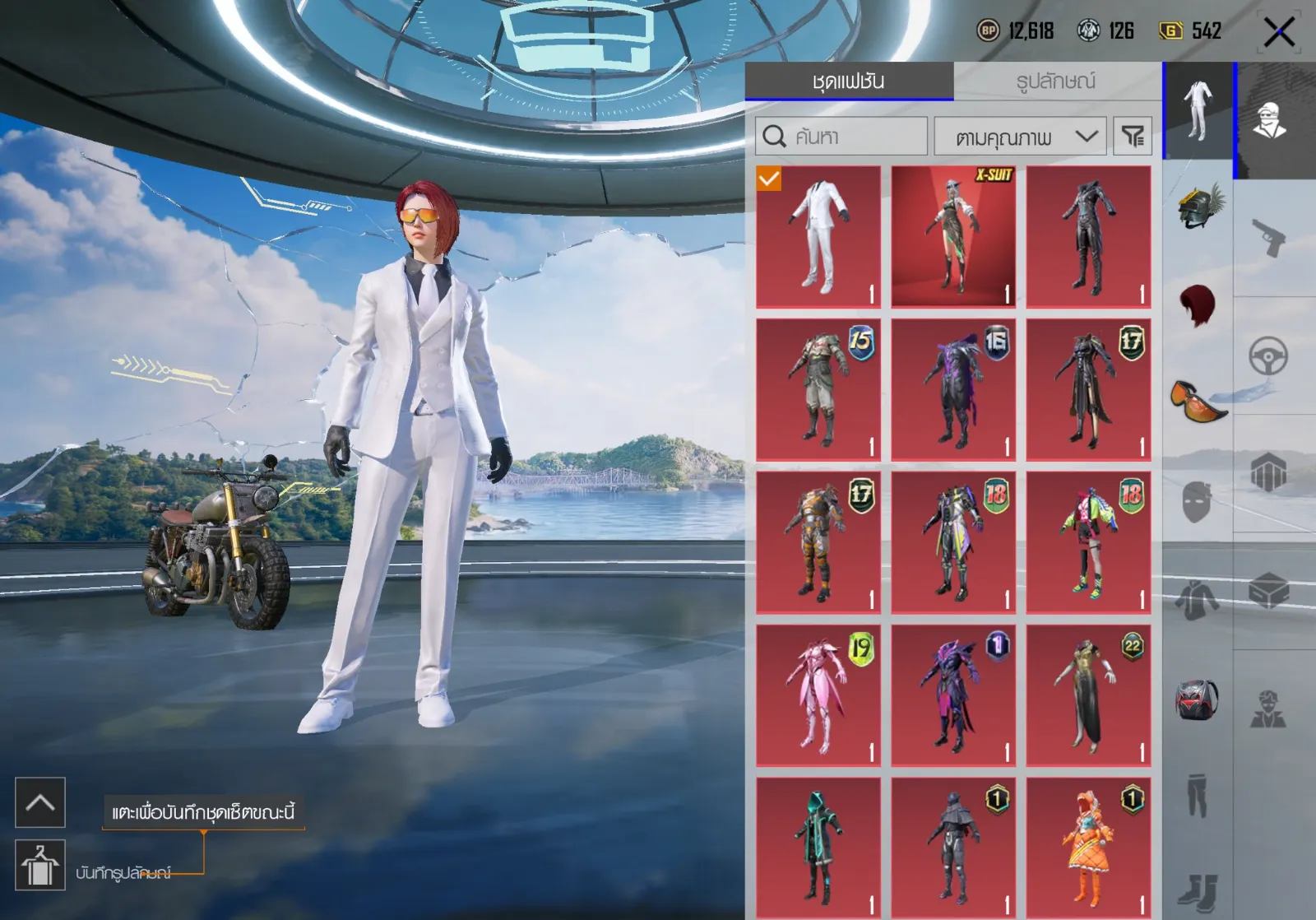Show the pistol weapon skins section
Image resolution: width=1316 pixels, height=920 pixels.
point(1270,237)
